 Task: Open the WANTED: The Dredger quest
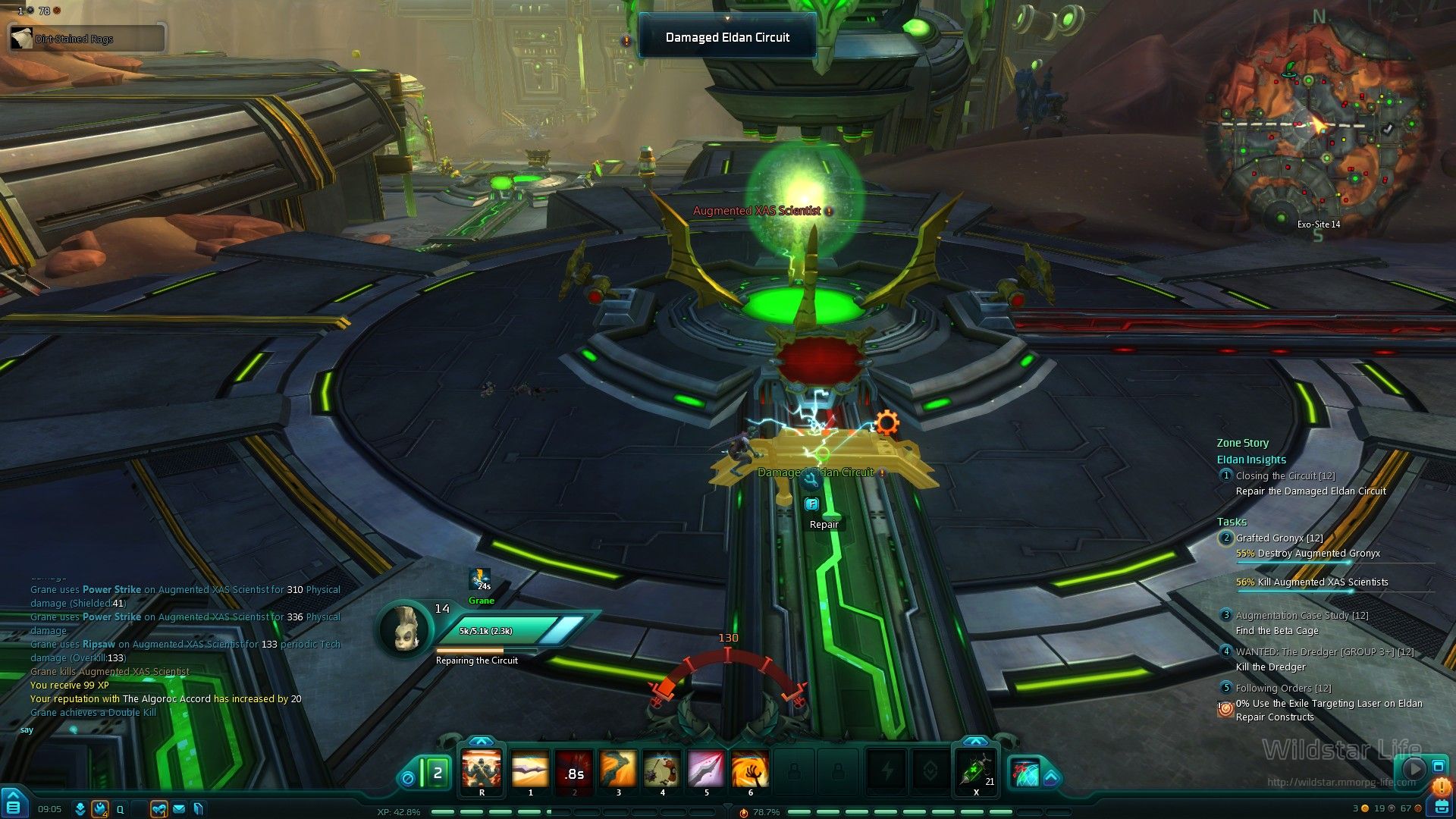click(1324, 652)
